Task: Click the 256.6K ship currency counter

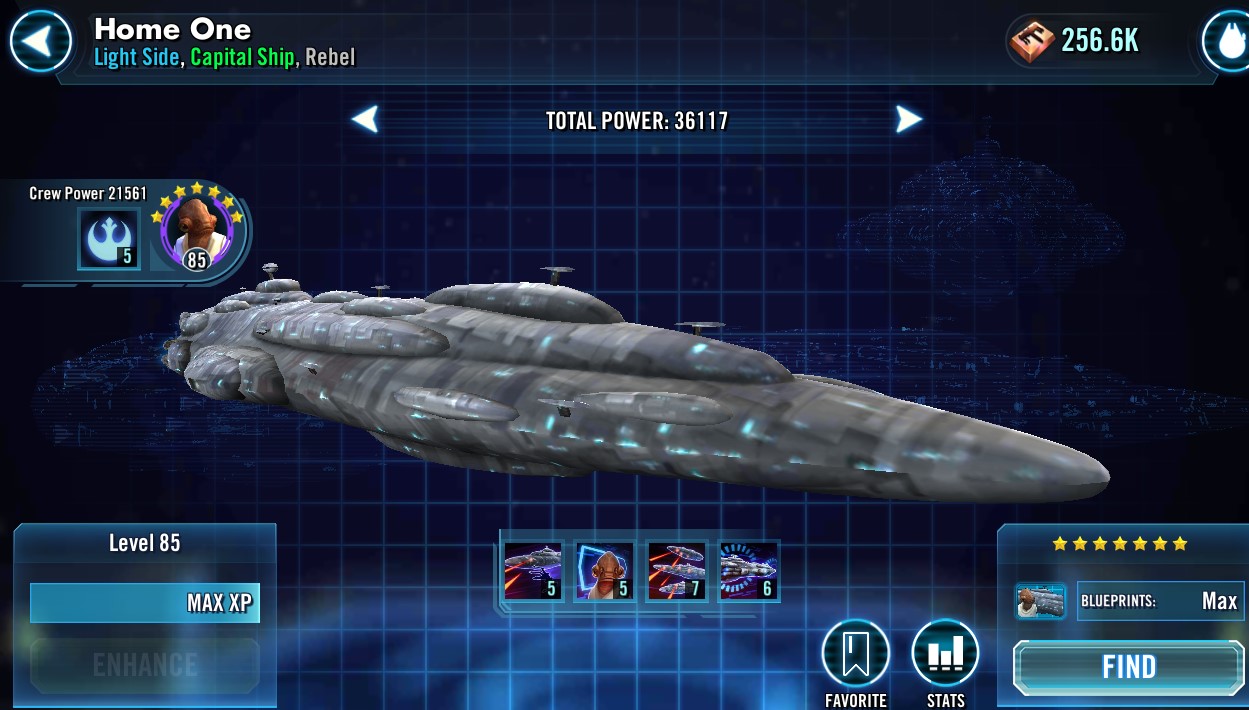Action: [1075, 41]
